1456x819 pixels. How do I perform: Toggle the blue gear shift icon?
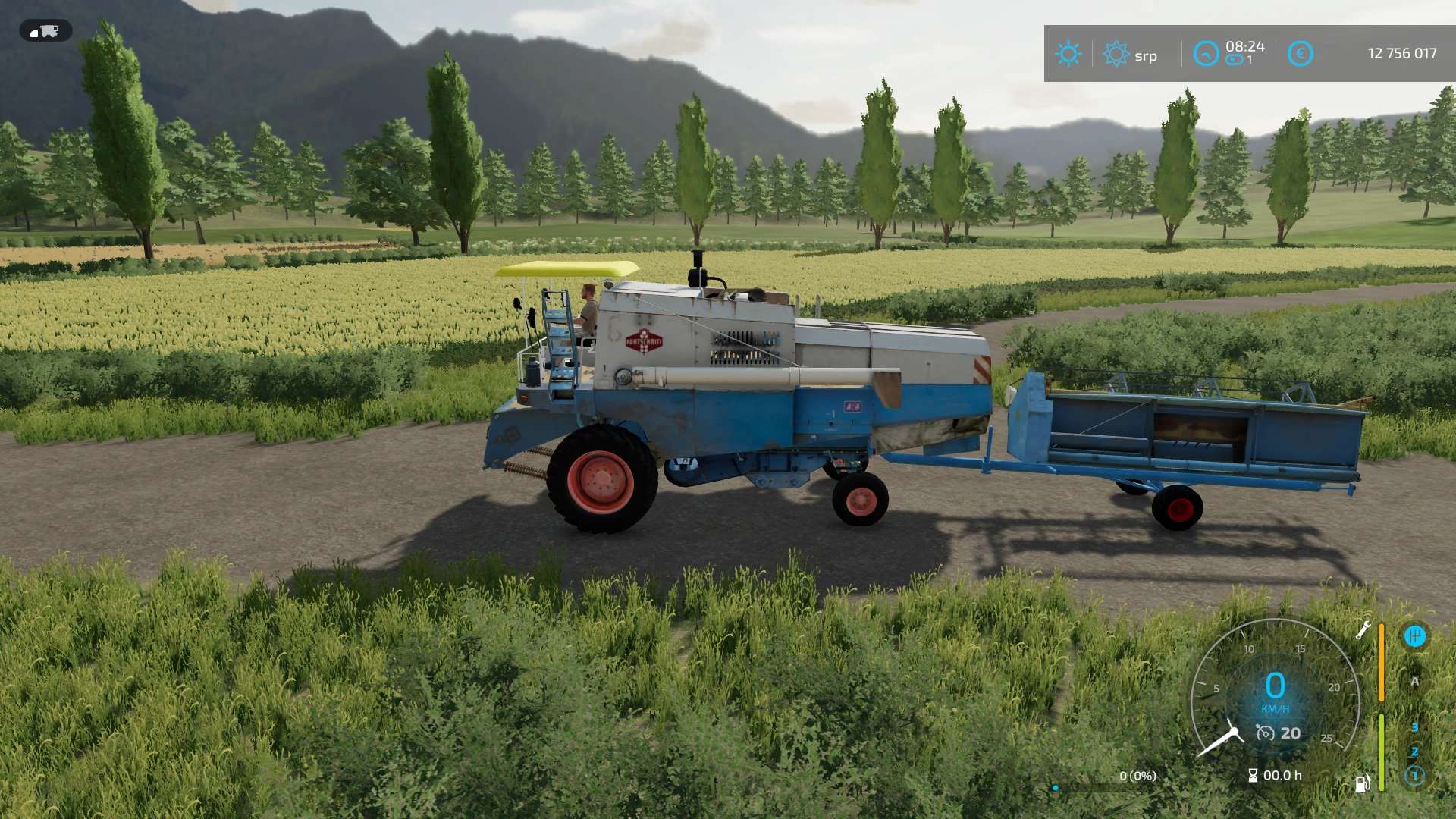tap(1414, 636)
